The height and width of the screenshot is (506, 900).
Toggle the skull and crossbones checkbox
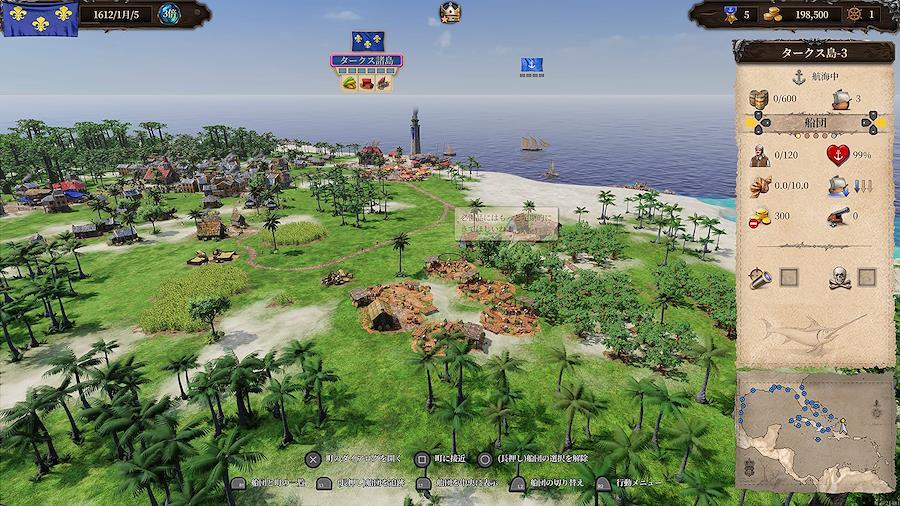(x=866, y=276)
